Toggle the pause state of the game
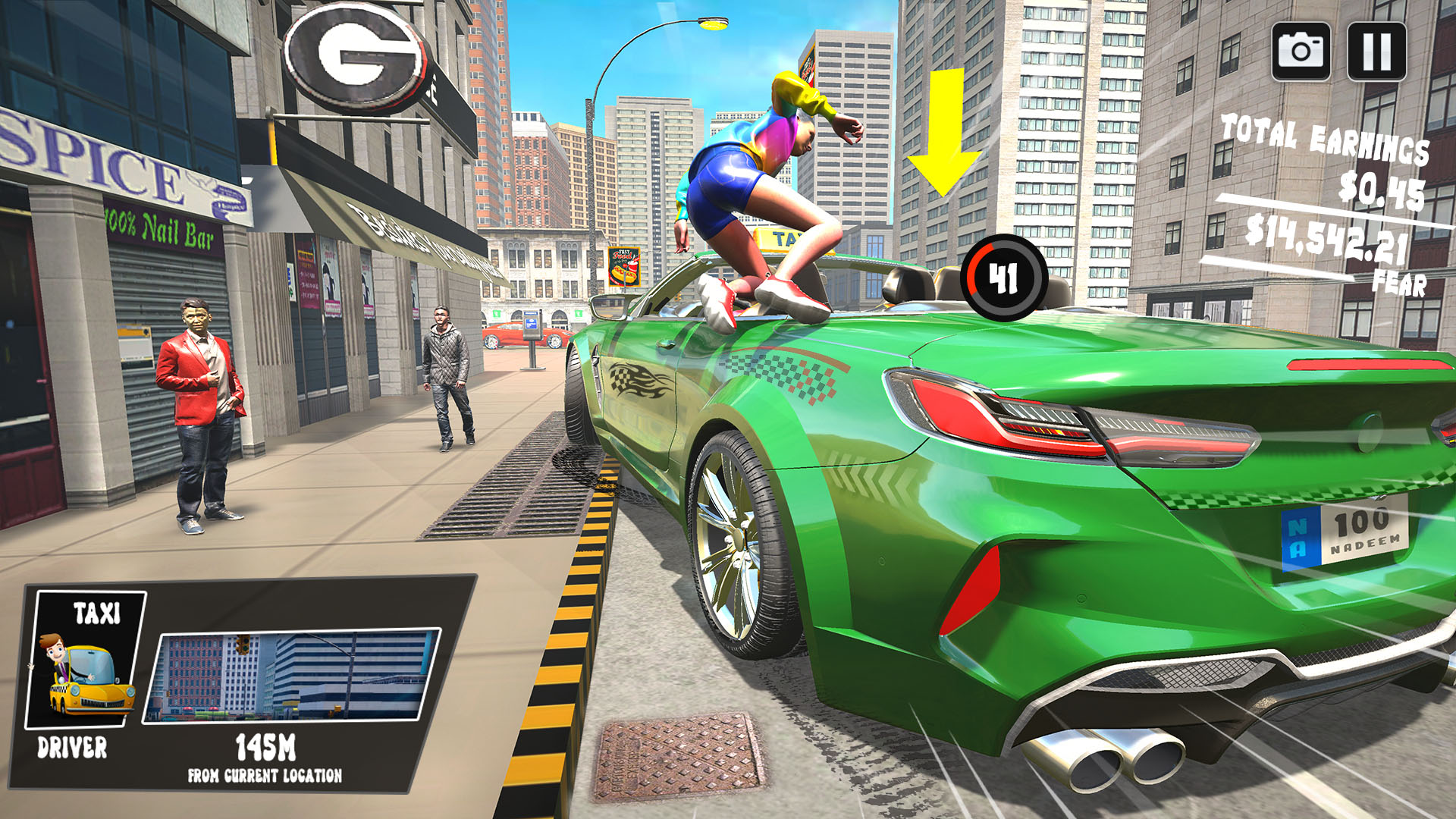The image size is (1456, 819). [1377, 51]
